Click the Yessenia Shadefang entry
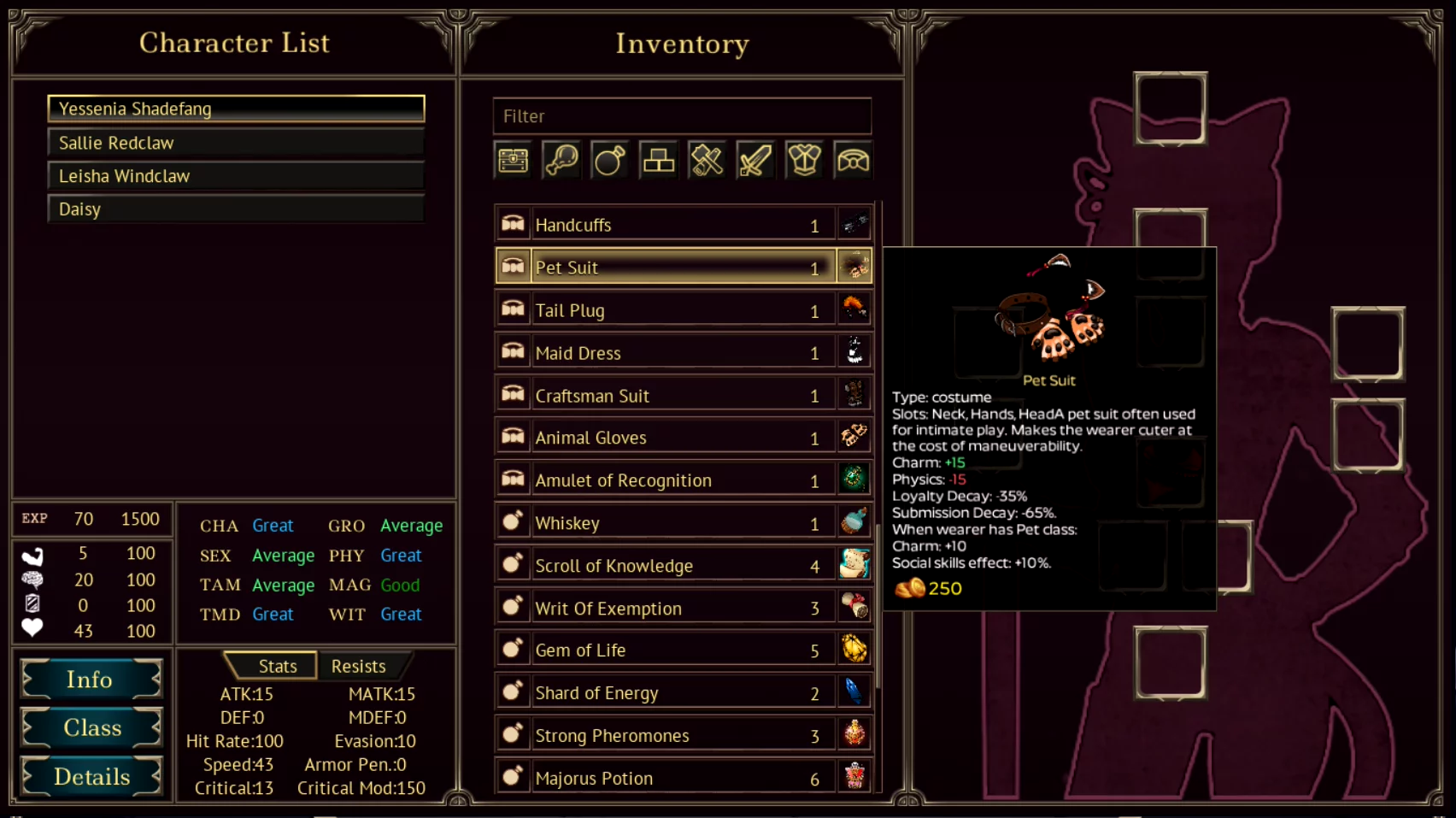 [236, 109]
